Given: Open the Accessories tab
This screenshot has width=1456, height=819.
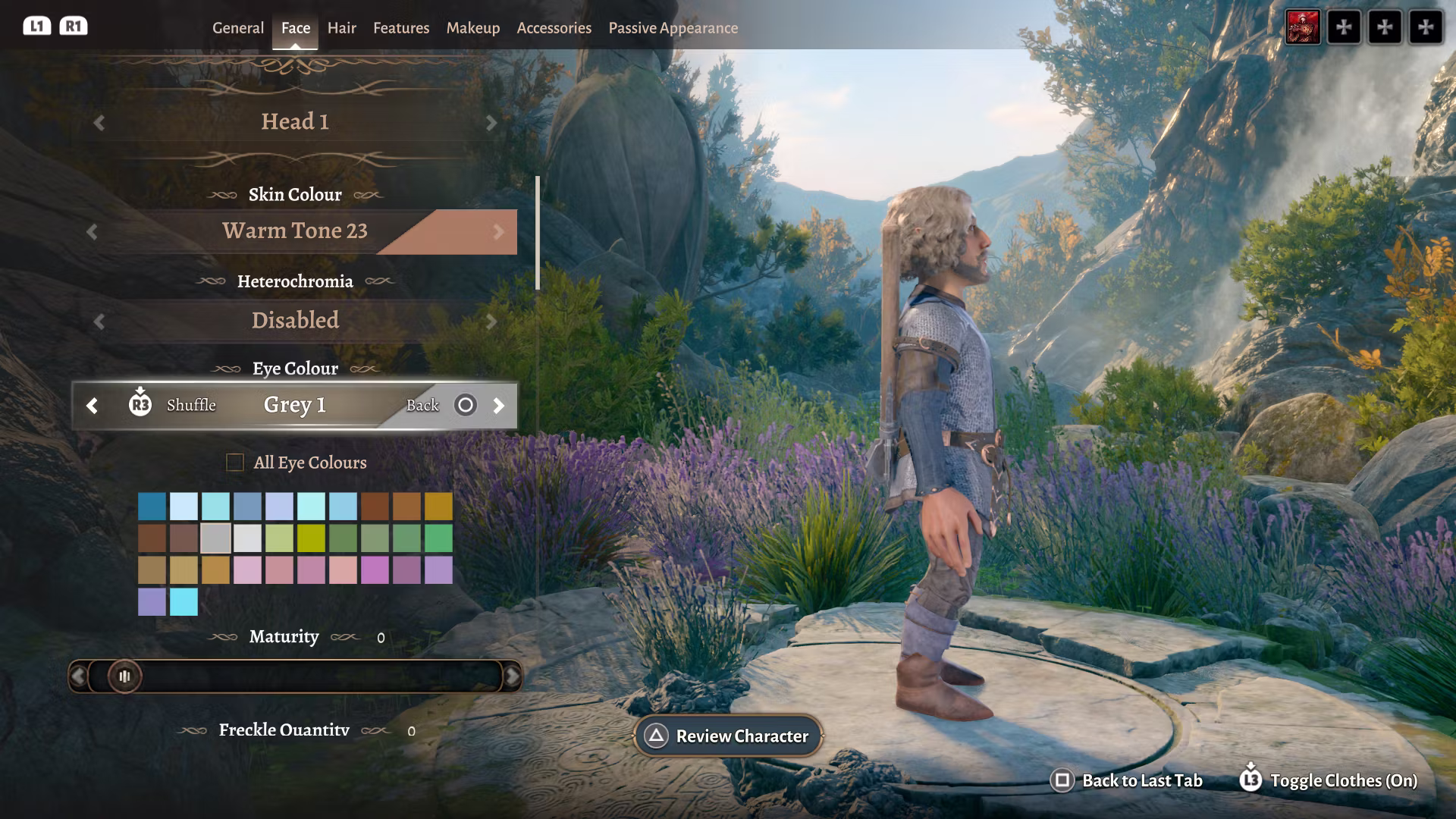Looking at the screenshot, I should 554,28.
